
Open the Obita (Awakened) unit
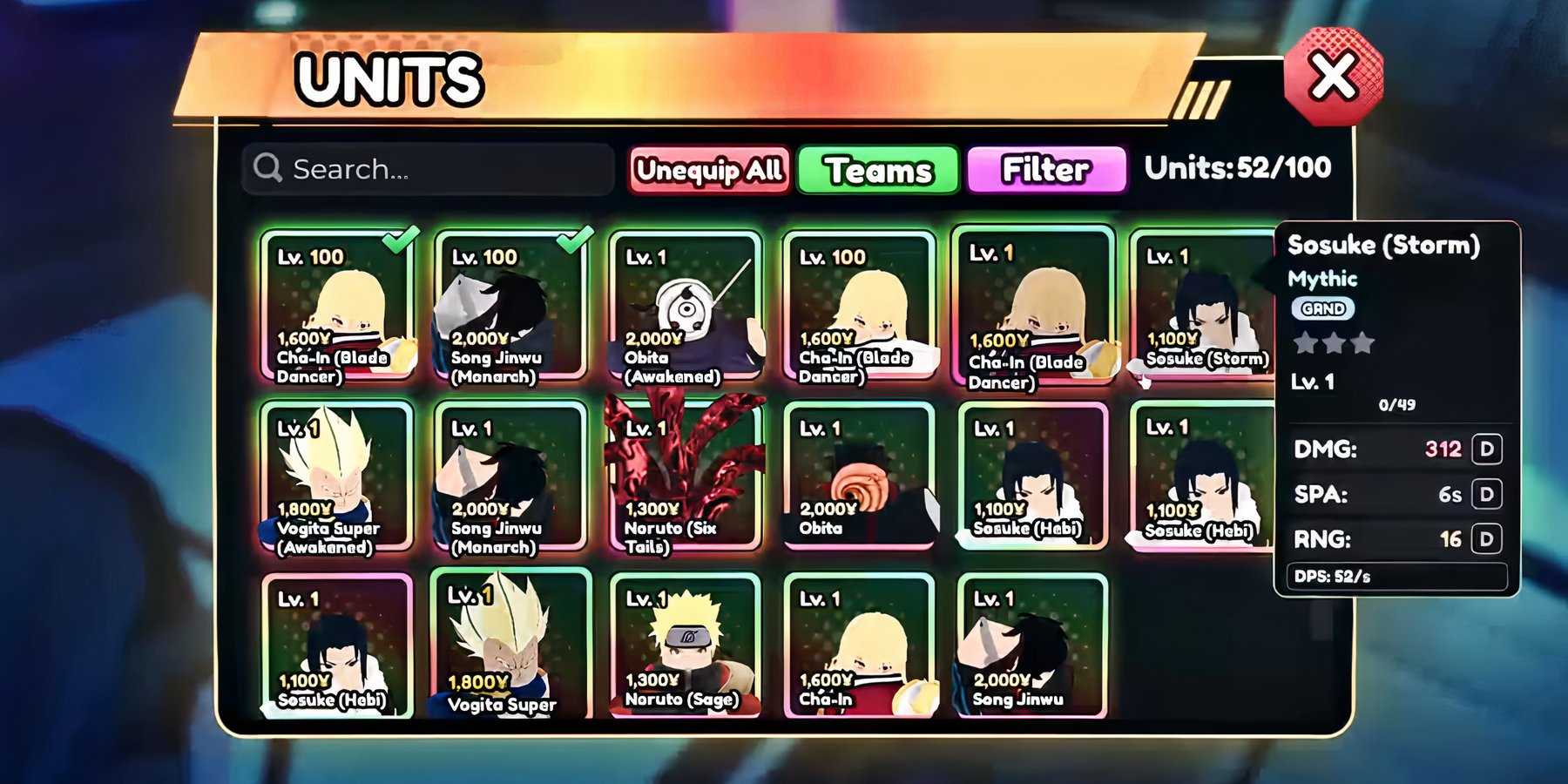coord(684,305)
